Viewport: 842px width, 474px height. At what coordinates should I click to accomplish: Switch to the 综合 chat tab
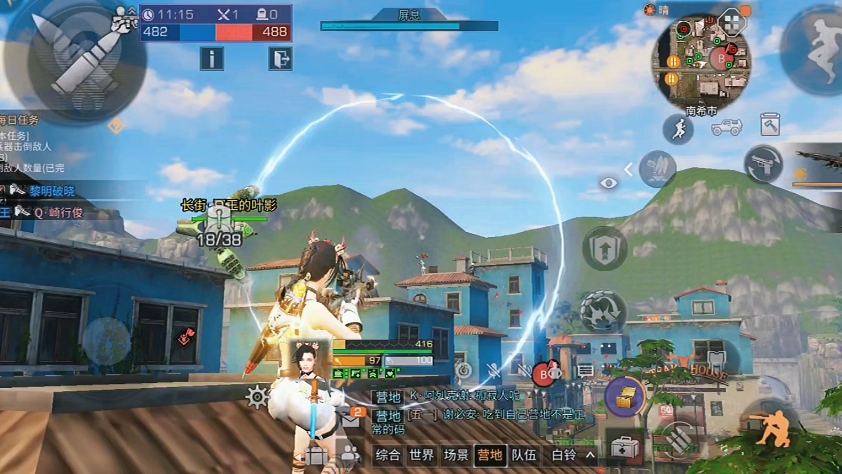pos(388,455)
